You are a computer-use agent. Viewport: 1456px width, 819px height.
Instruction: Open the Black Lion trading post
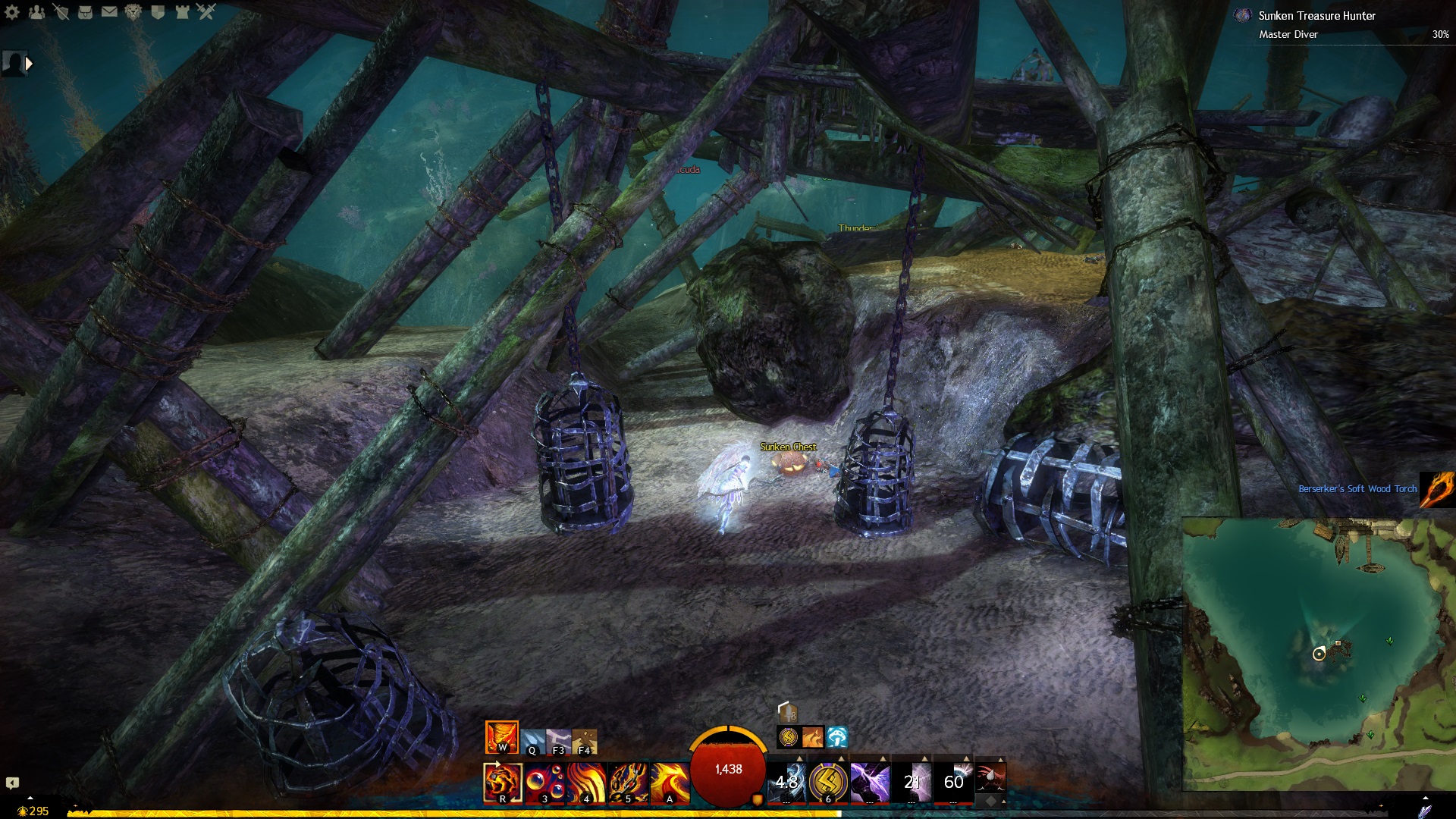[133, 12]
